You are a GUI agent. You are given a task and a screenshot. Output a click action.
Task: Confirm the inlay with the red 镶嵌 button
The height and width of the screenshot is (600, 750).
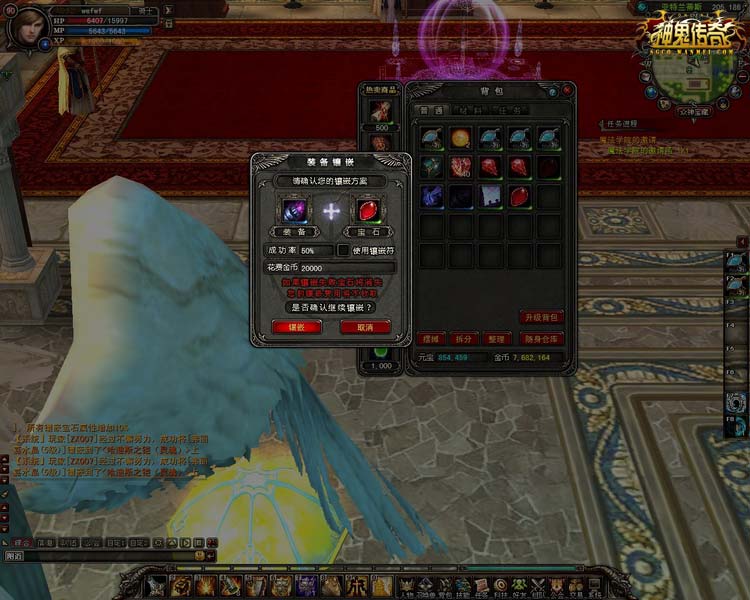tap(296, 327)
